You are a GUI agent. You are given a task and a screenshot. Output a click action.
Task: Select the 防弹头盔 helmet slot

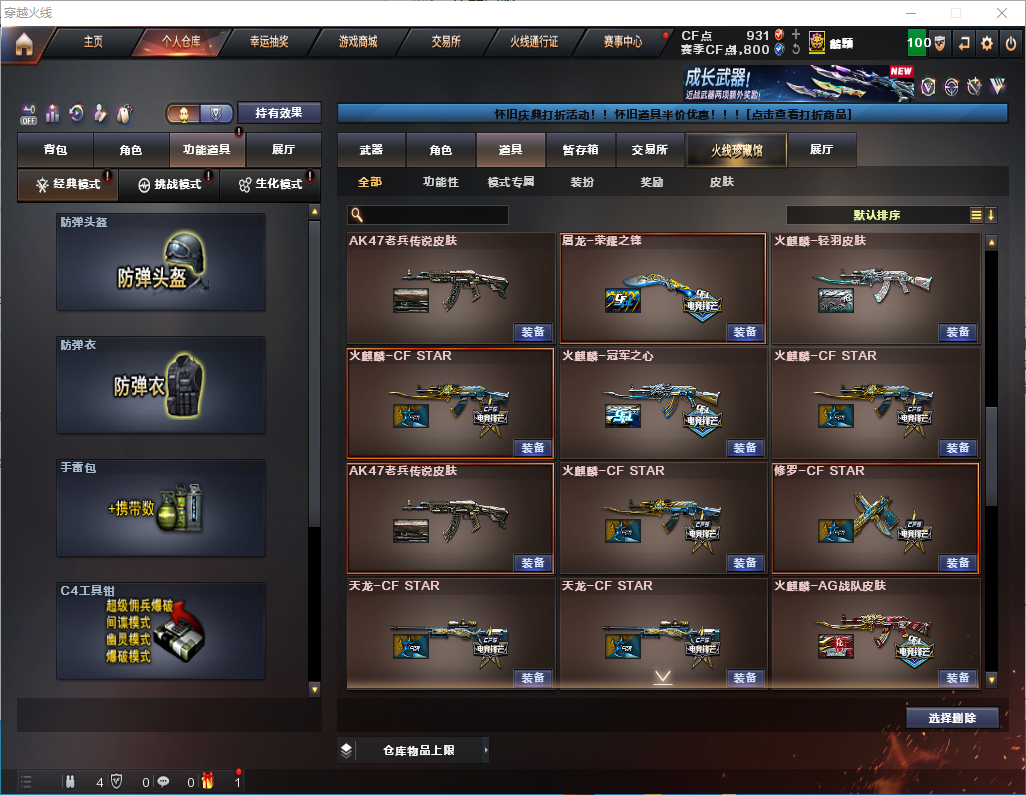tap(161, 262)
